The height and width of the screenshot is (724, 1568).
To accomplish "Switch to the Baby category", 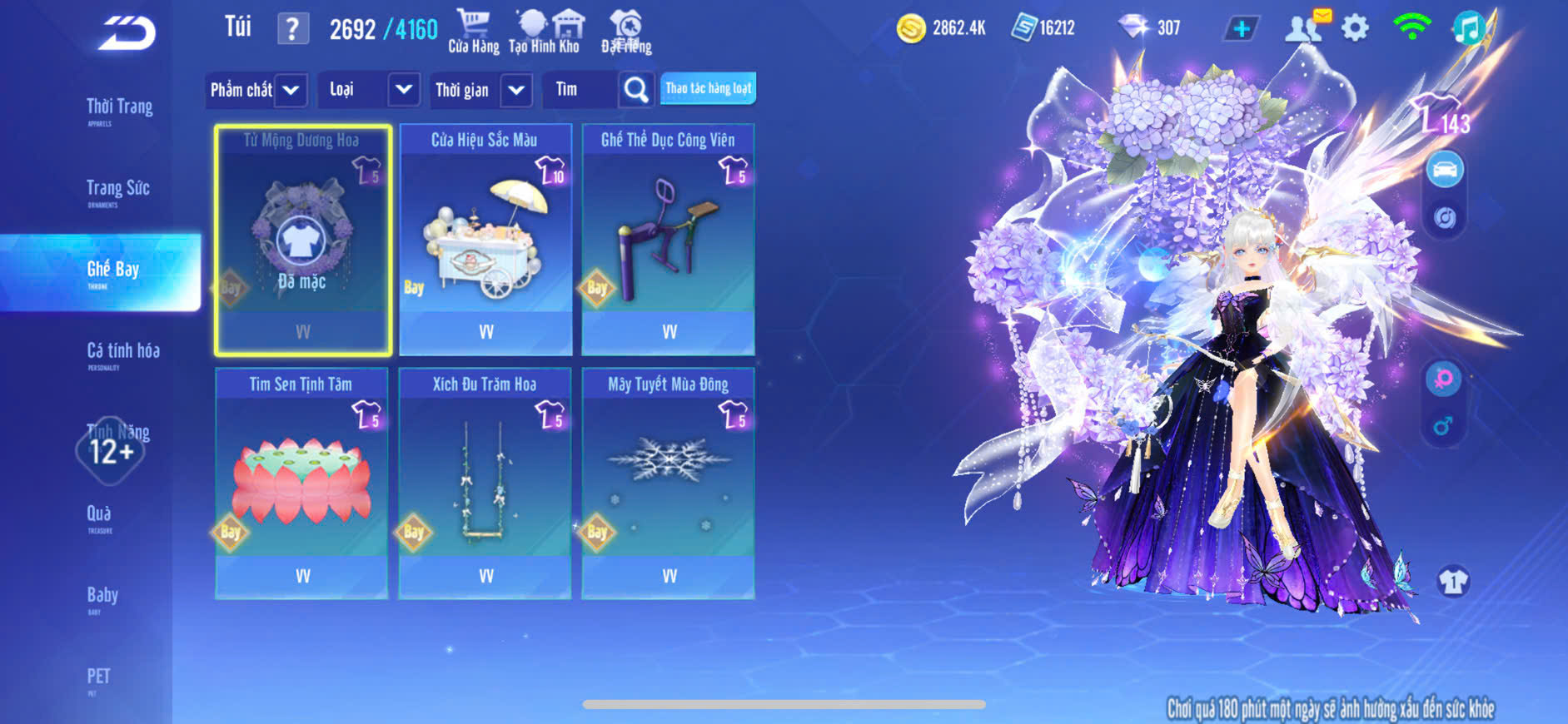I will [102, 597].
